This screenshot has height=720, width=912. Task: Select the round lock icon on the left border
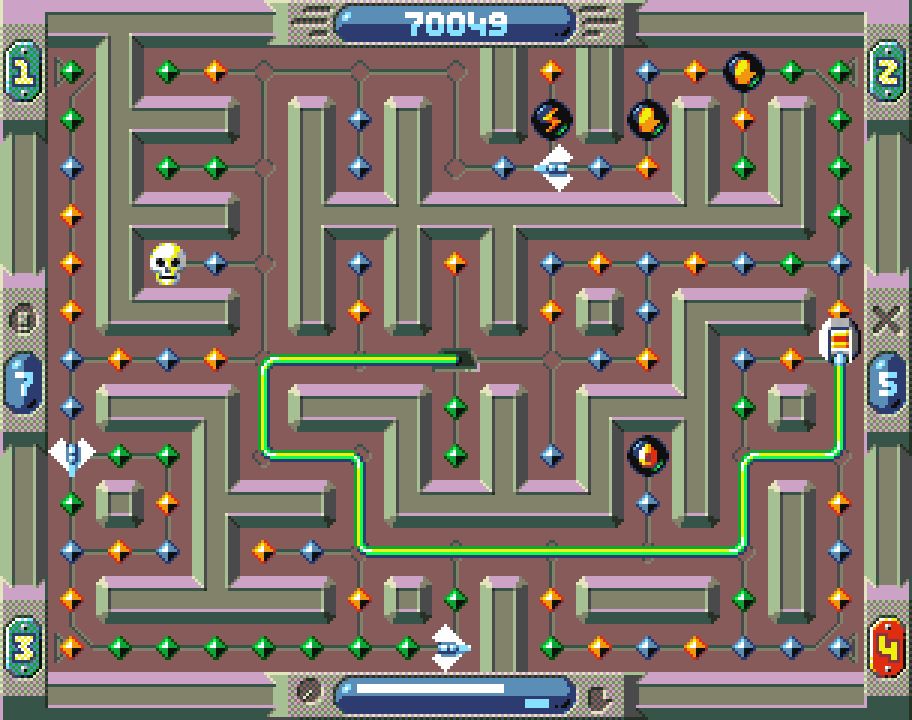[x=23, y=320]
